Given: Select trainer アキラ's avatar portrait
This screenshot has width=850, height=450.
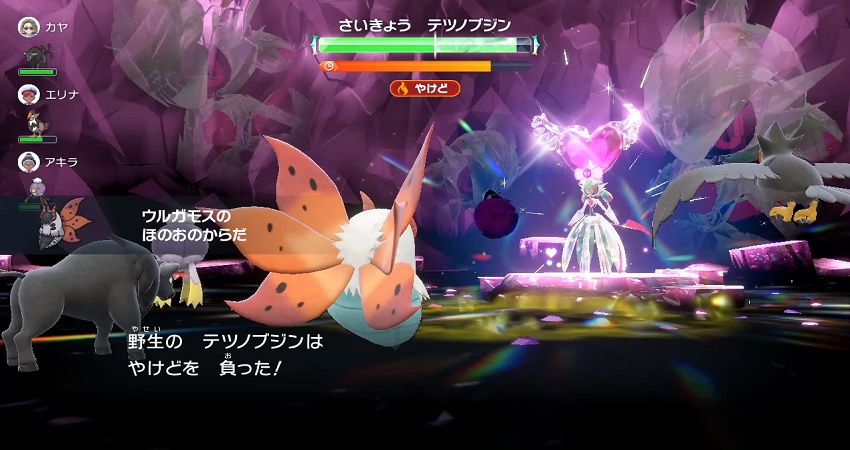Looking at the screenshot, I should pos(29,161).
